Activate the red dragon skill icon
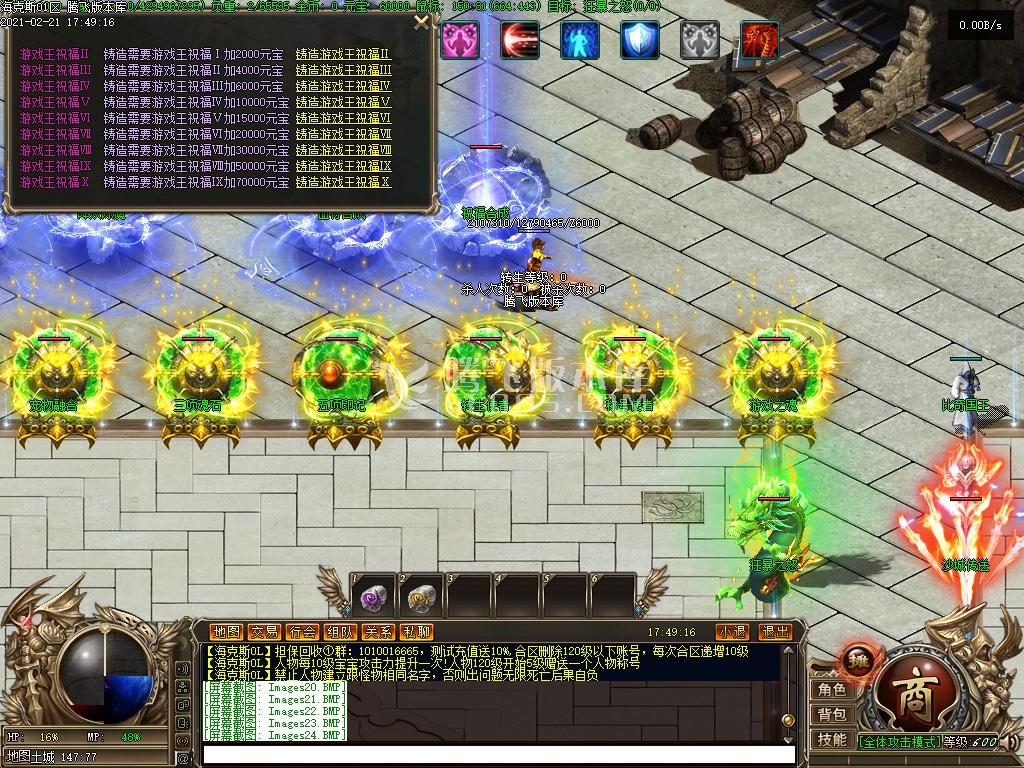1024x768 pixels. pyautogui.click(x=759, y=40)
